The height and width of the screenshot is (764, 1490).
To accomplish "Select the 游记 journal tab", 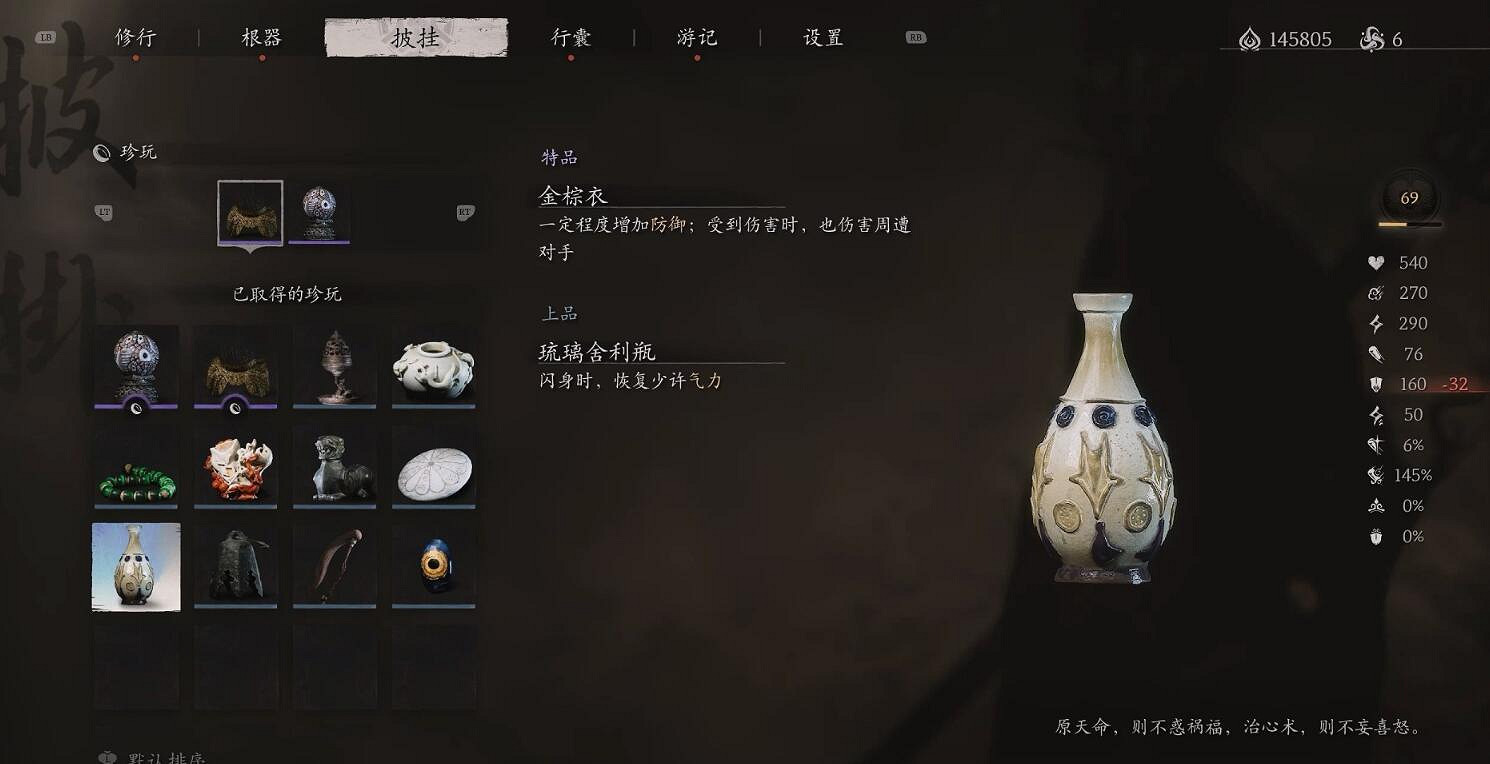I will tap(698, 37).
